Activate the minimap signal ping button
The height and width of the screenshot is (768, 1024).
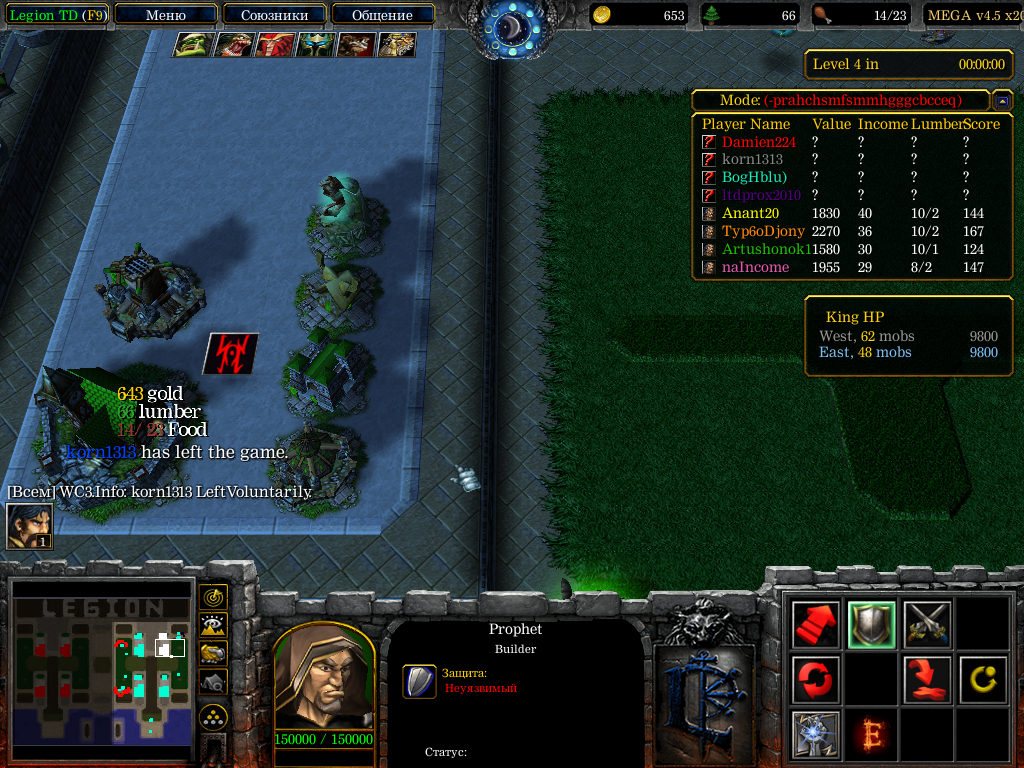[213, 597]
